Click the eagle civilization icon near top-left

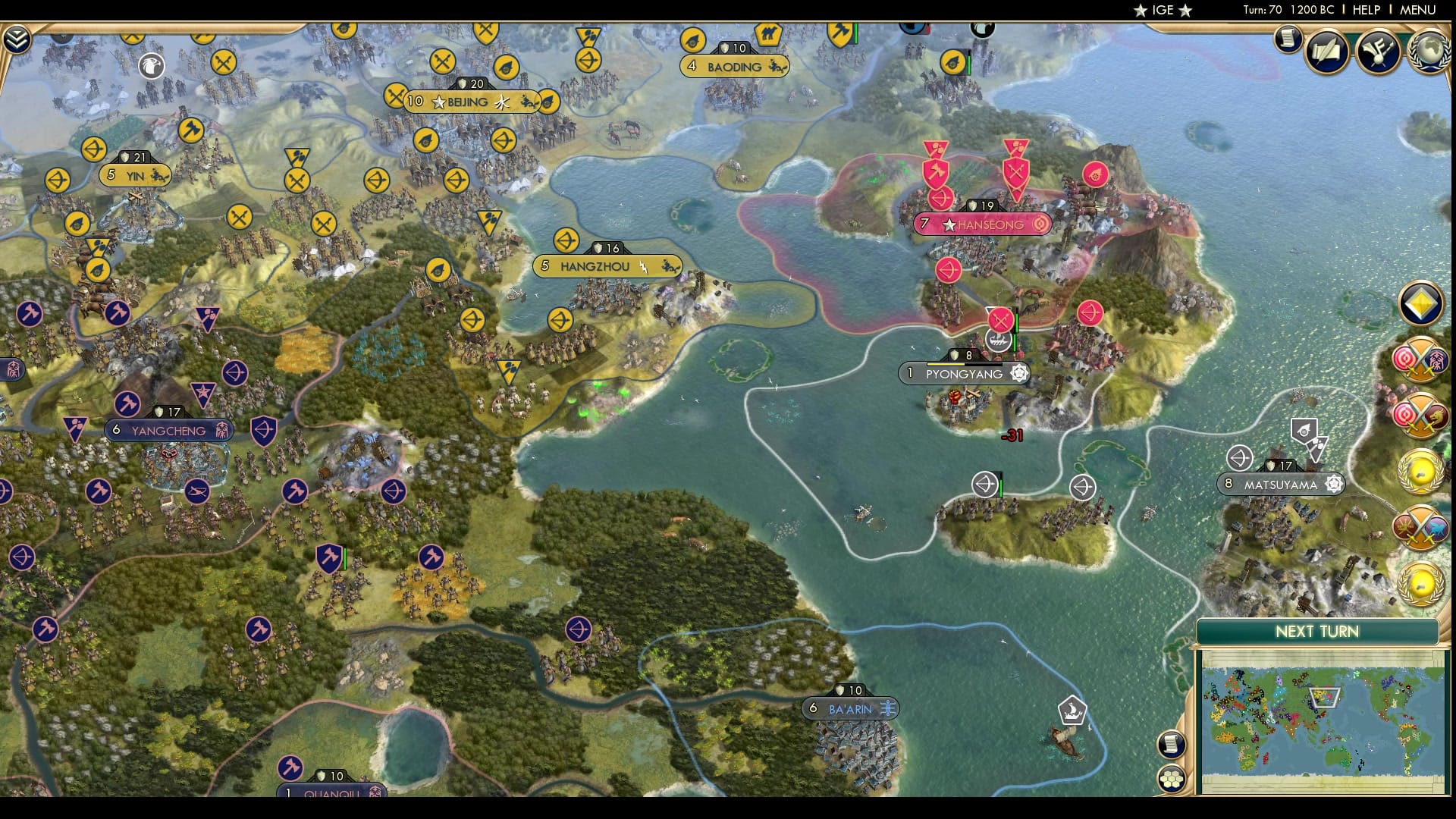click(x=152, y=67)
